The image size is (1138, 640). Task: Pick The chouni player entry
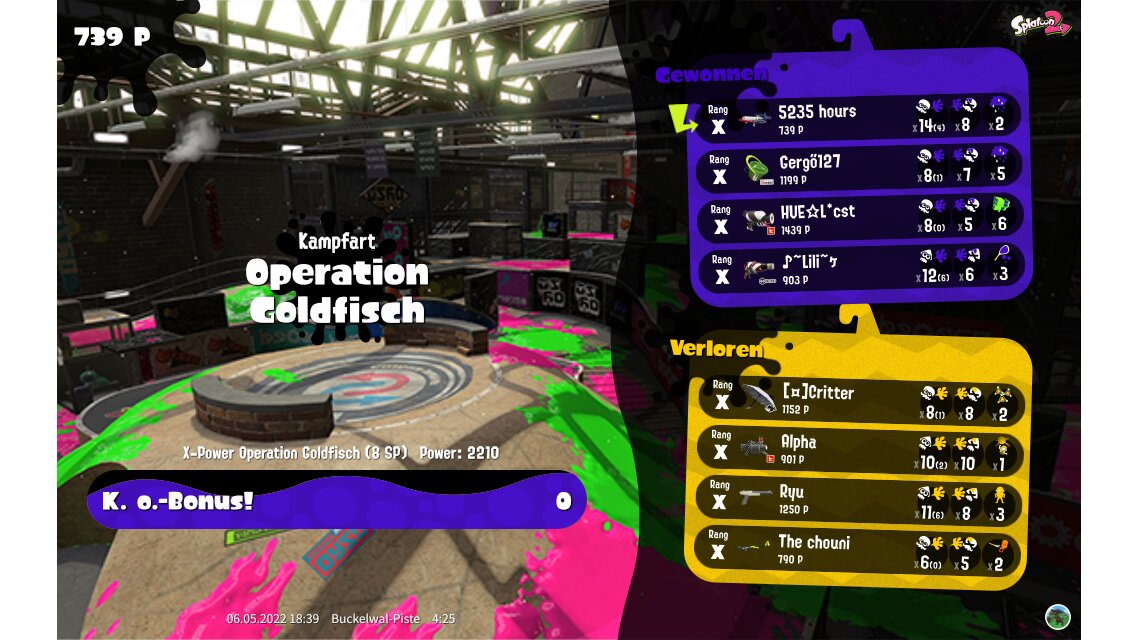click(x=860, y=549)
